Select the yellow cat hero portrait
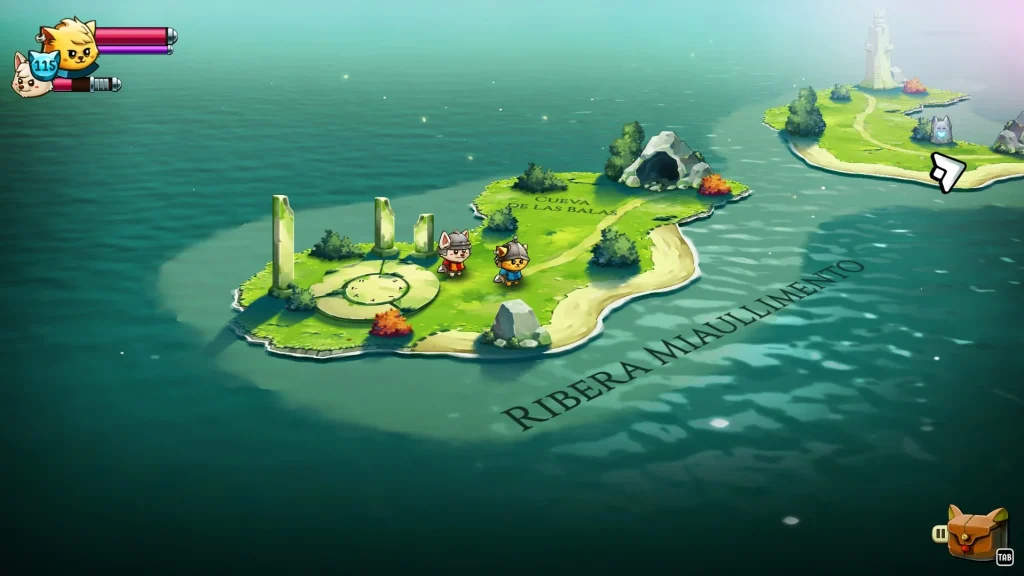Image resolution: width=1024 pixels, height=576 pixels. pyautogui.click(x=72, y=43)
